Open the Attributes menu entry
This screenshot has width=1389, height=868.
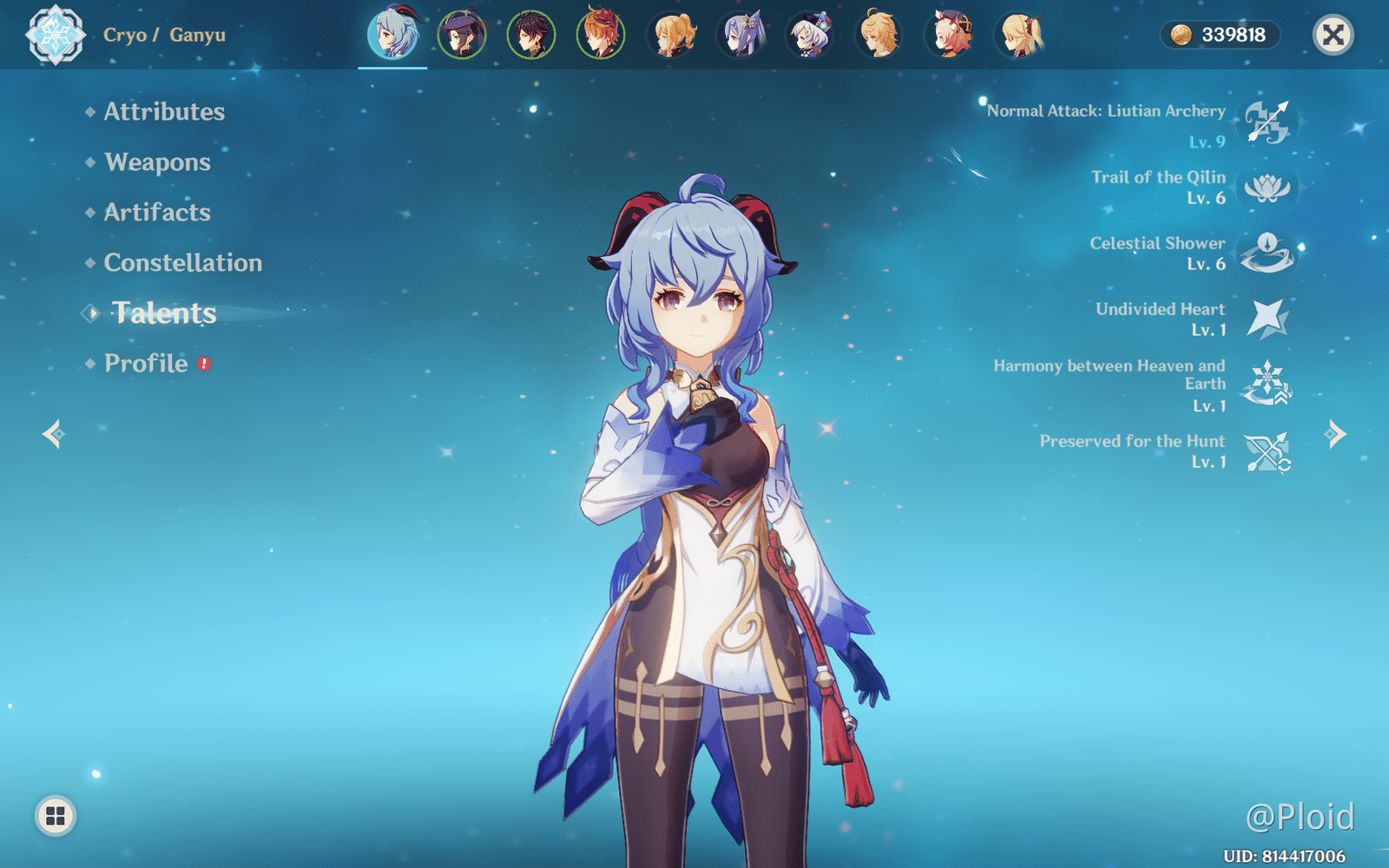click(164, 112)
